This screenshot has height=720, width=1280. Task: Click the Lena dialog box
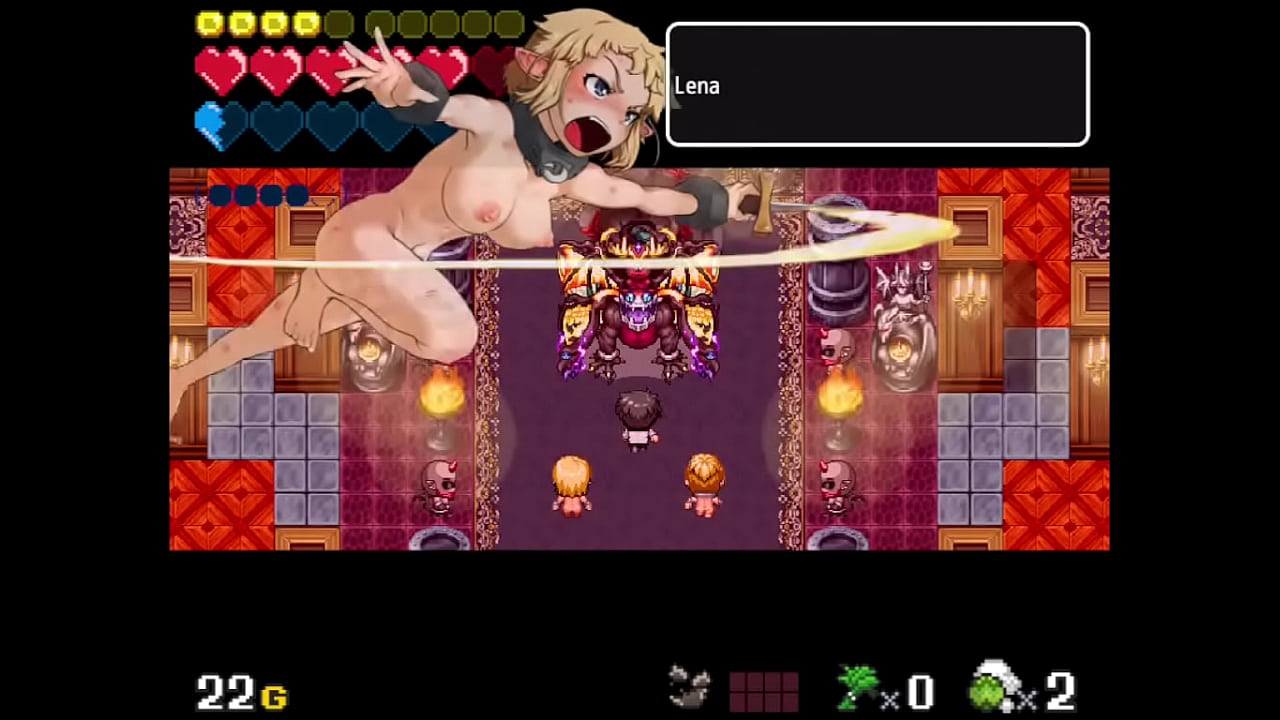click(877, 85)
